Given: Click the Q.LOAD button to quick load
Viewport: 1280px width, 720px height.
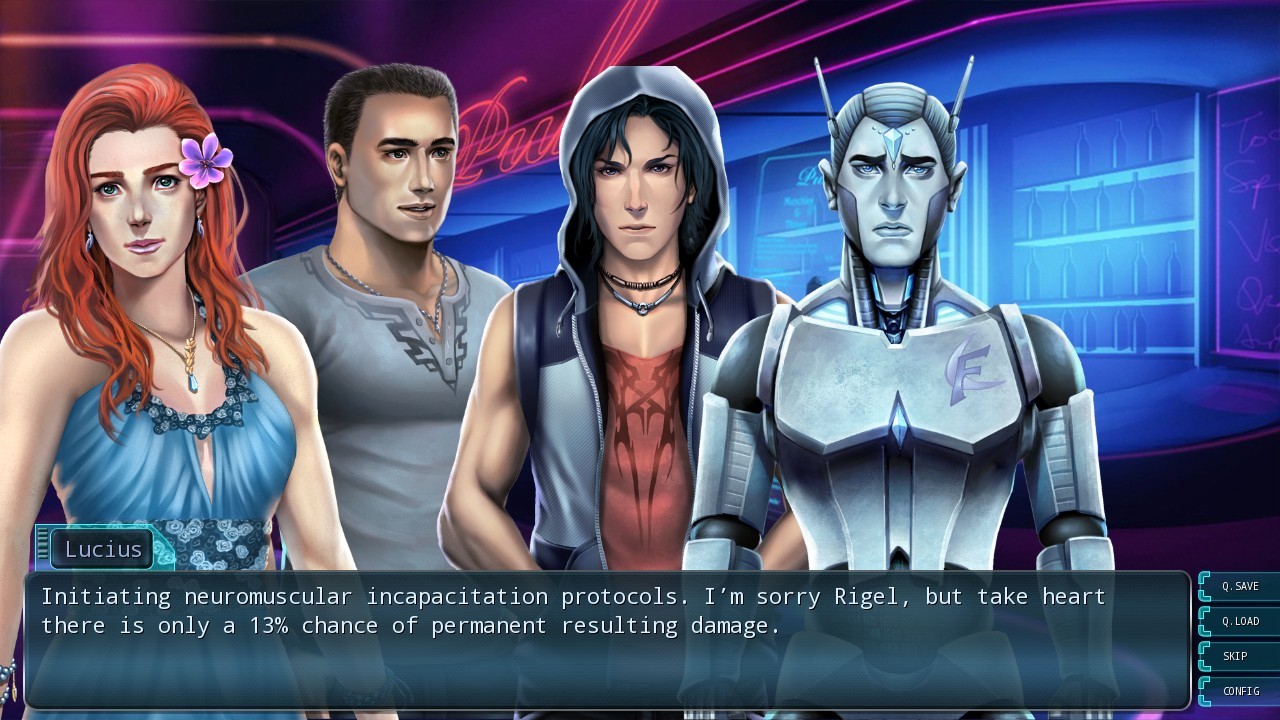Looking at the screenshot, I should pos(1239,621).
